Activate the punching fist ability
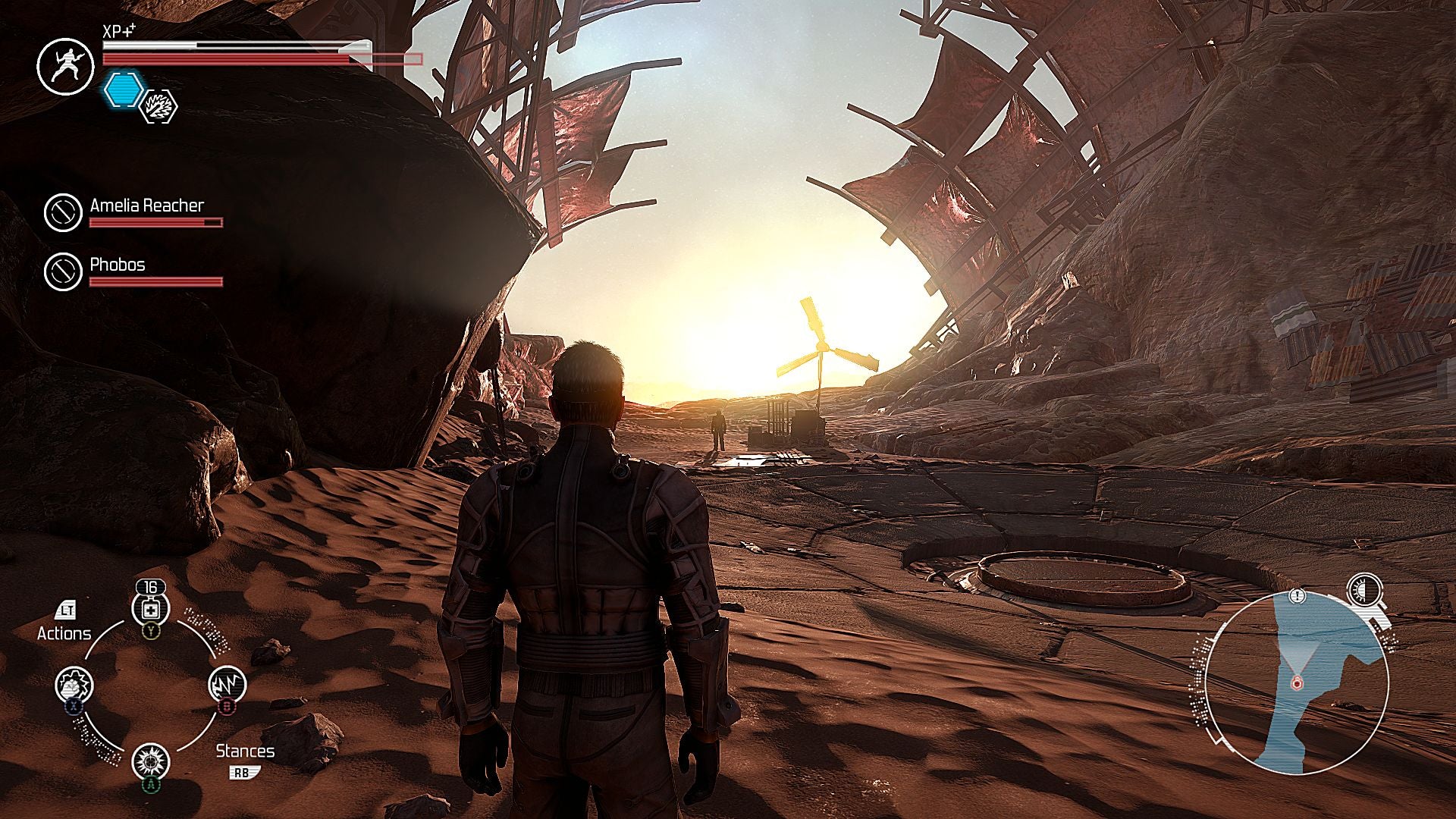Image resolution: width=1456 pixels, height=819 pixels. click(74, 686)
